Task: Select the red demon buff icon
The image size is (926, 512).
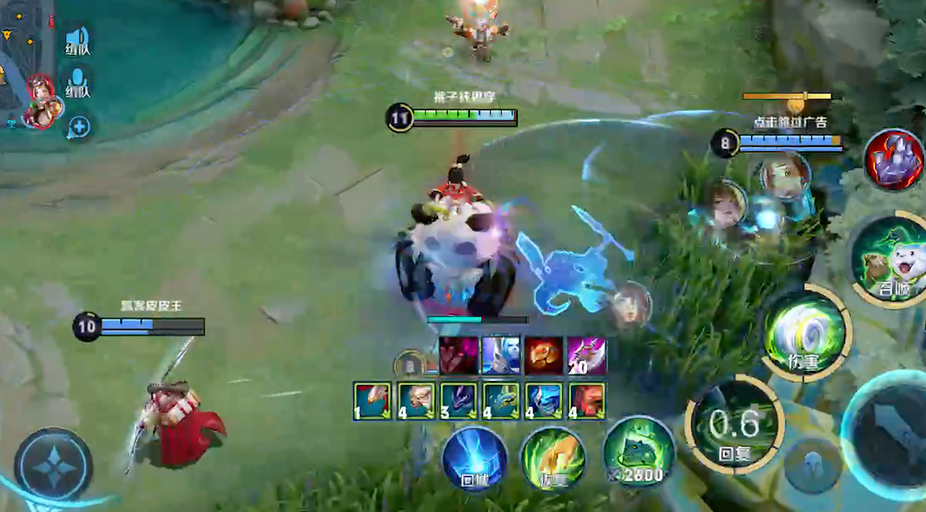Action: 456,355
